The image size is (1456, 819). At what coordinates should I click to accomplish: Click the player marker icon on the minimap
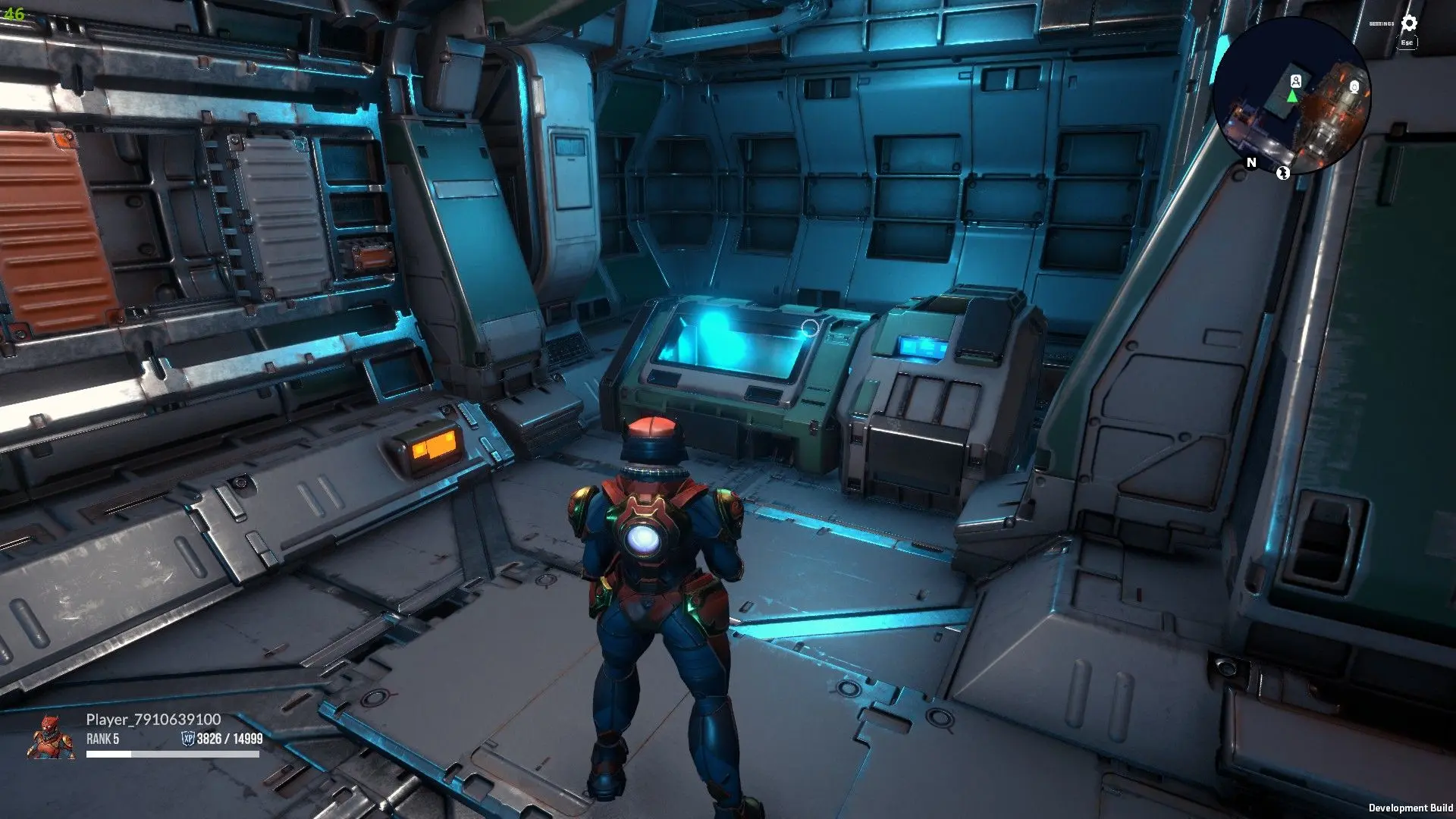(1296, 80)
